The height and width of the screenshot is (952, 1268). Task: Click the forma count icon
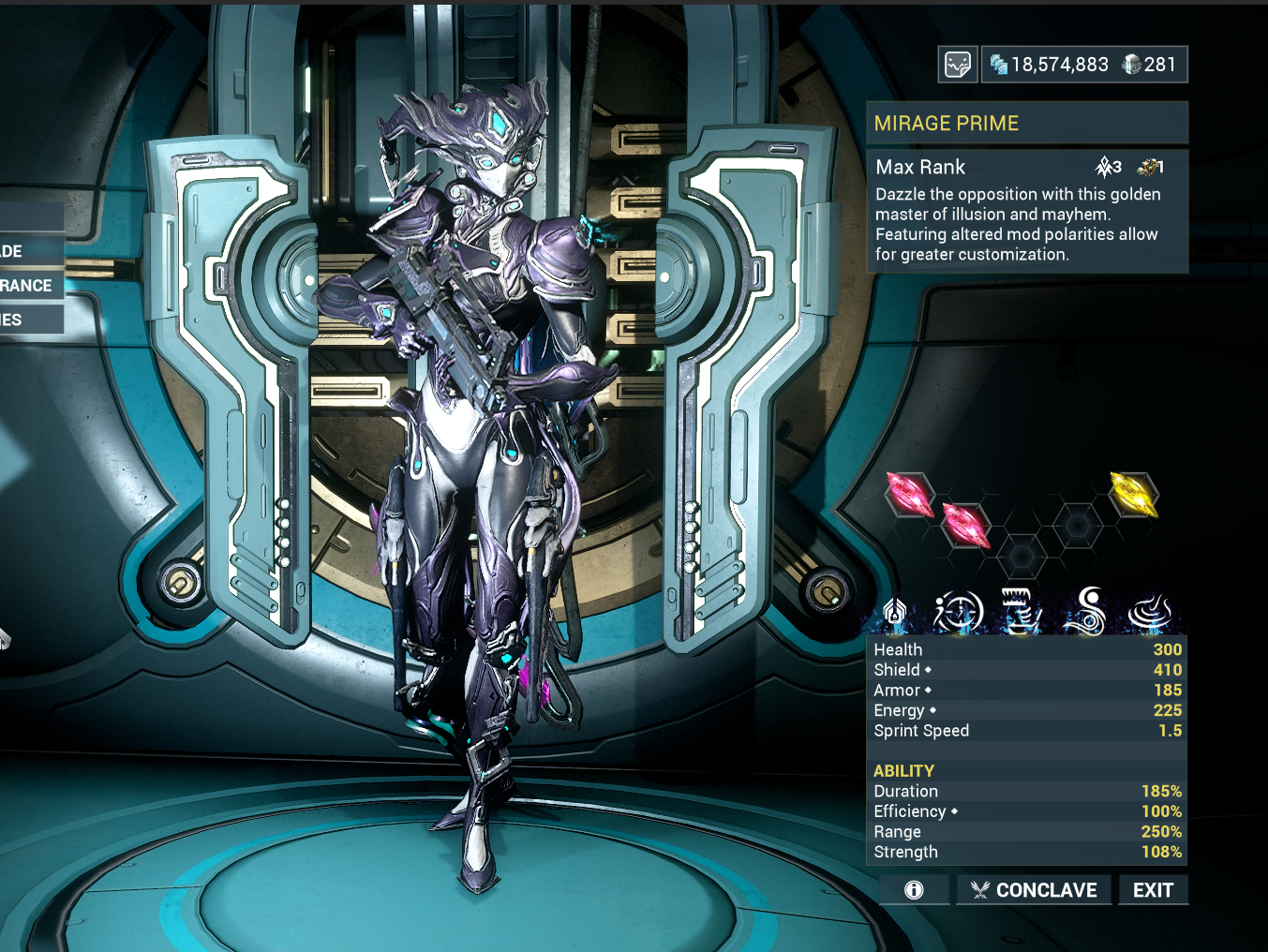point(1150,167)
